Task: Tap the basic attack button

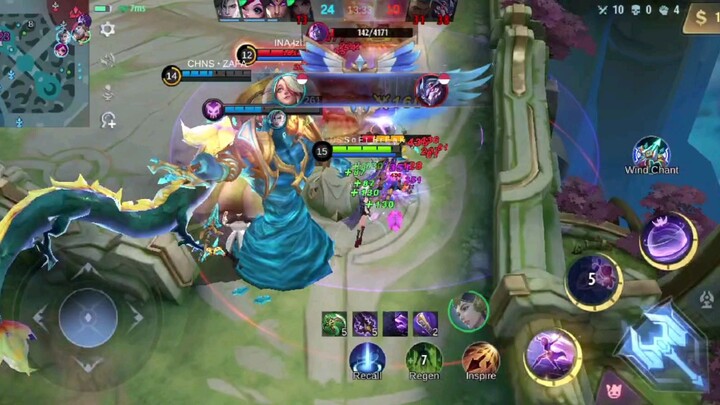Action: point(662,345)
